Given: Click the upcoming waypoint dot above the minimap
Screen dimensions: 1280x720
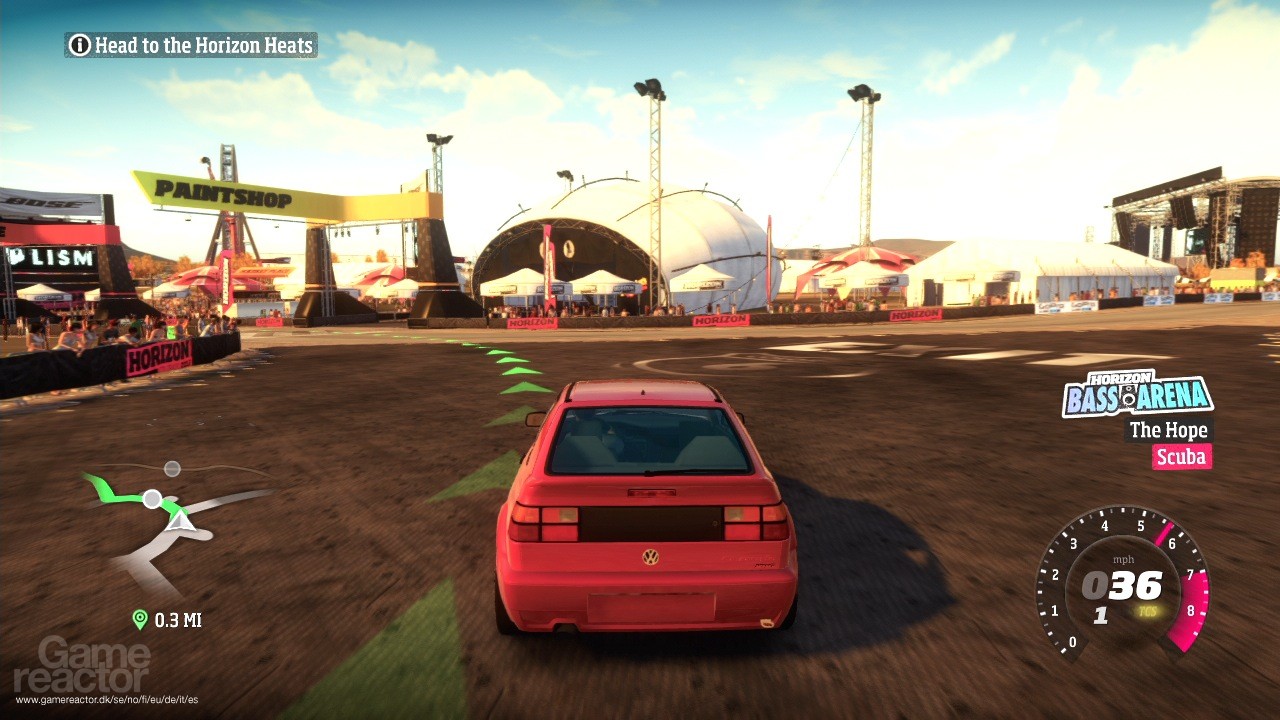Looking at the screenshot, I should (x=171, y=467).
